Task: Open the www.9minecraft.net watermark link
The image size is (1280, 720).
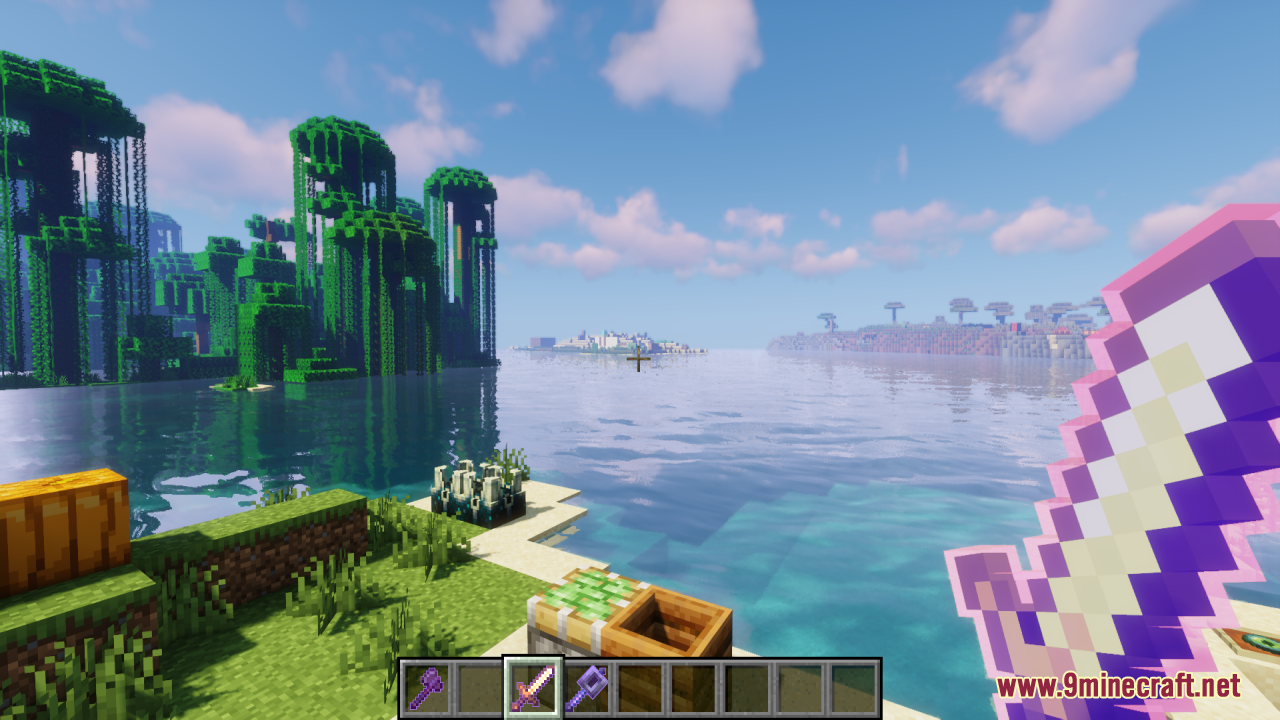Action: pyautogui.click(x=1118, y=687)
